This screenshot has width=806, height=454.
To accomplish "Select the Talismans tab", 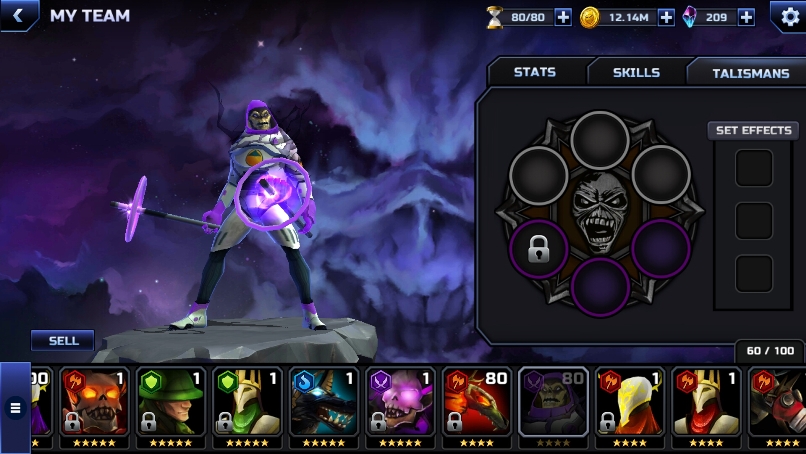I will [750, 73].
